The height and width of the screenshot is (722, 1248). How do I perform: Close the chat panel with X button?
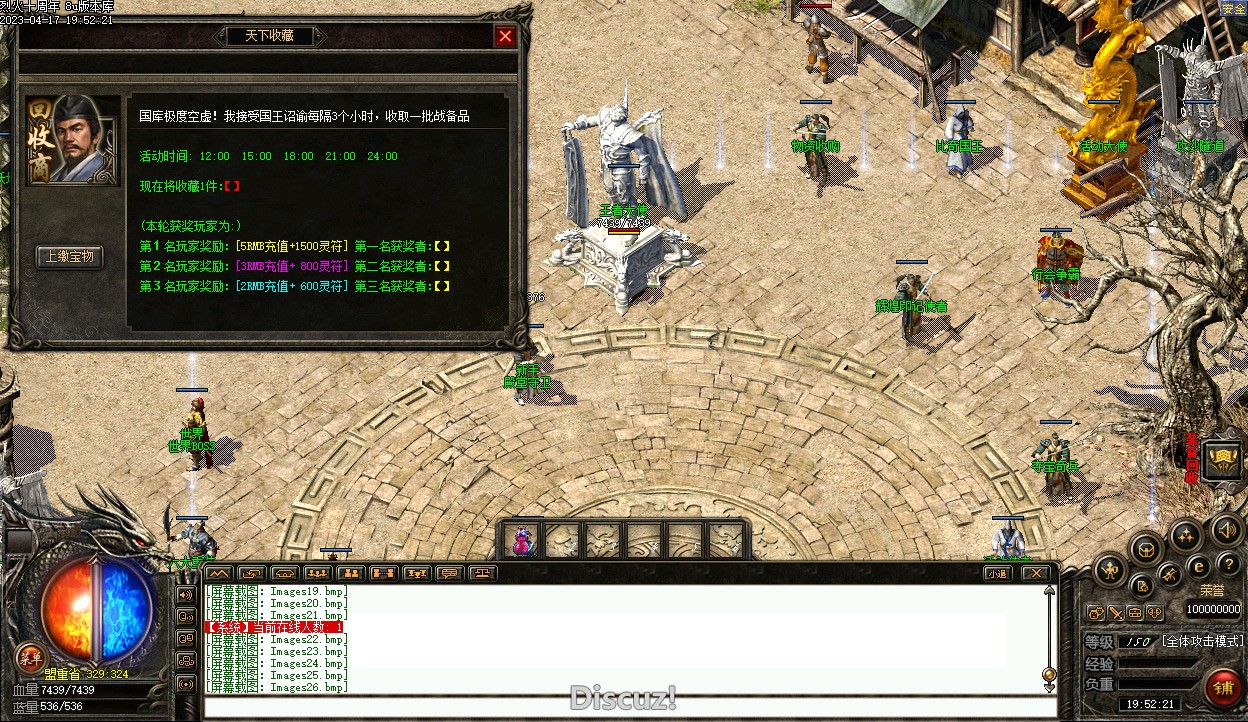(x=1035, y=573)
